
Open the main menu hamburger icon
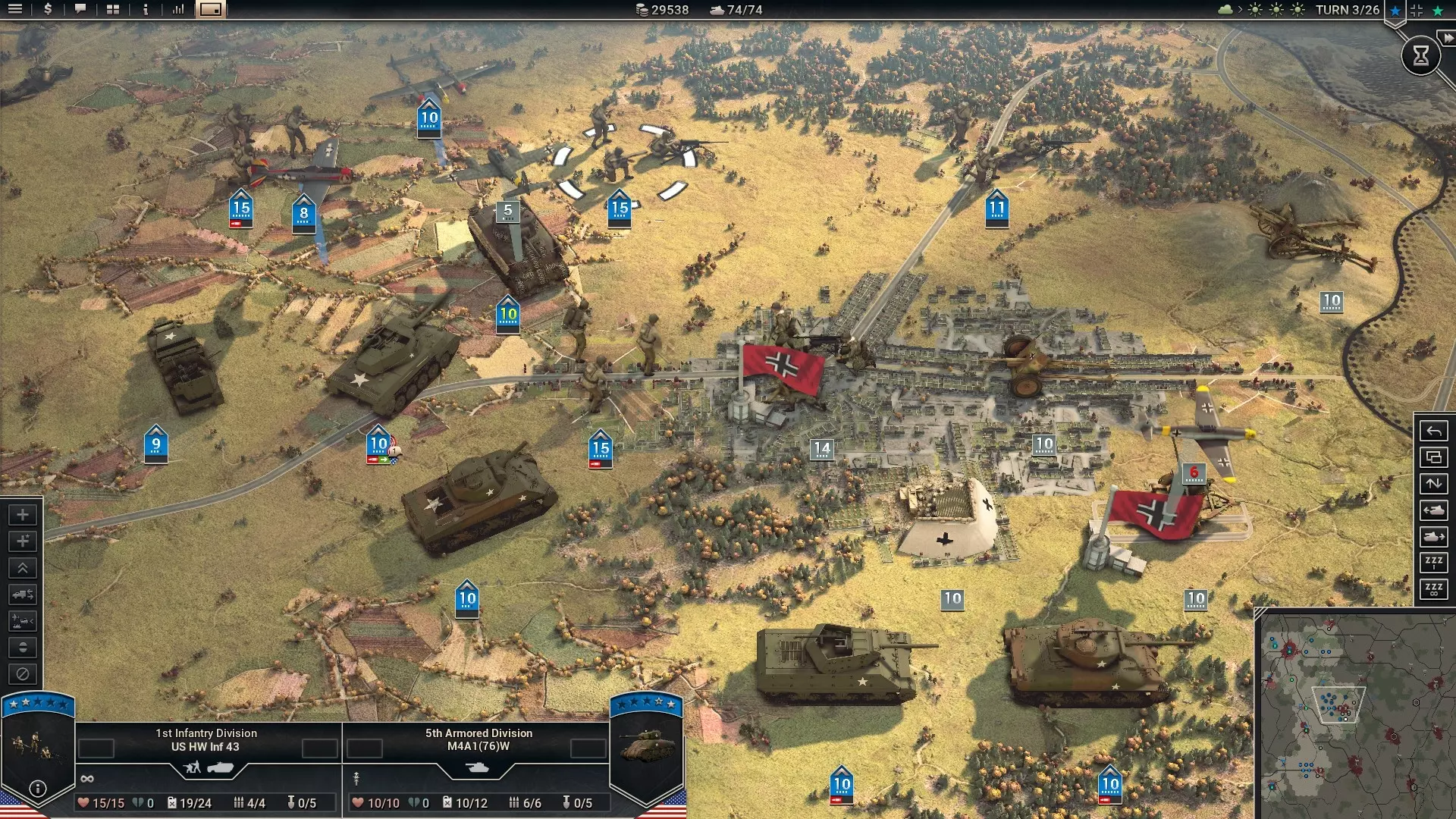[15, 10]
